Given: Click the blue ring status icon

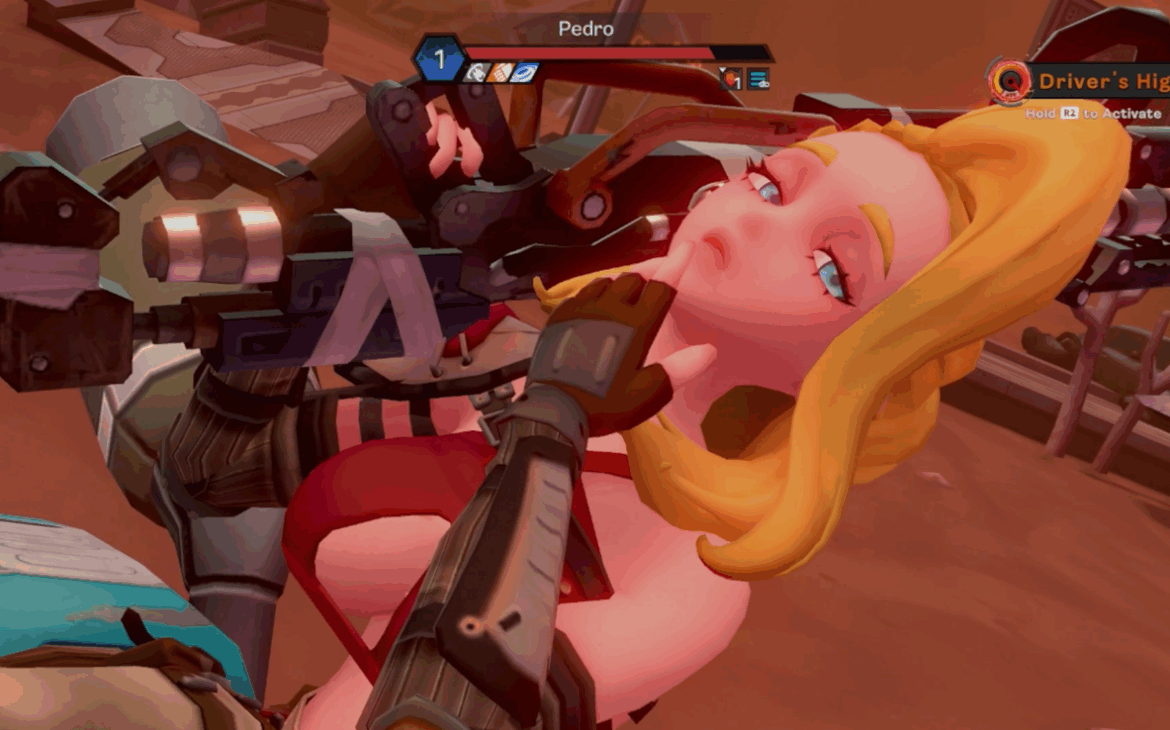Looking at the screenshot, I should click(524, 73).
